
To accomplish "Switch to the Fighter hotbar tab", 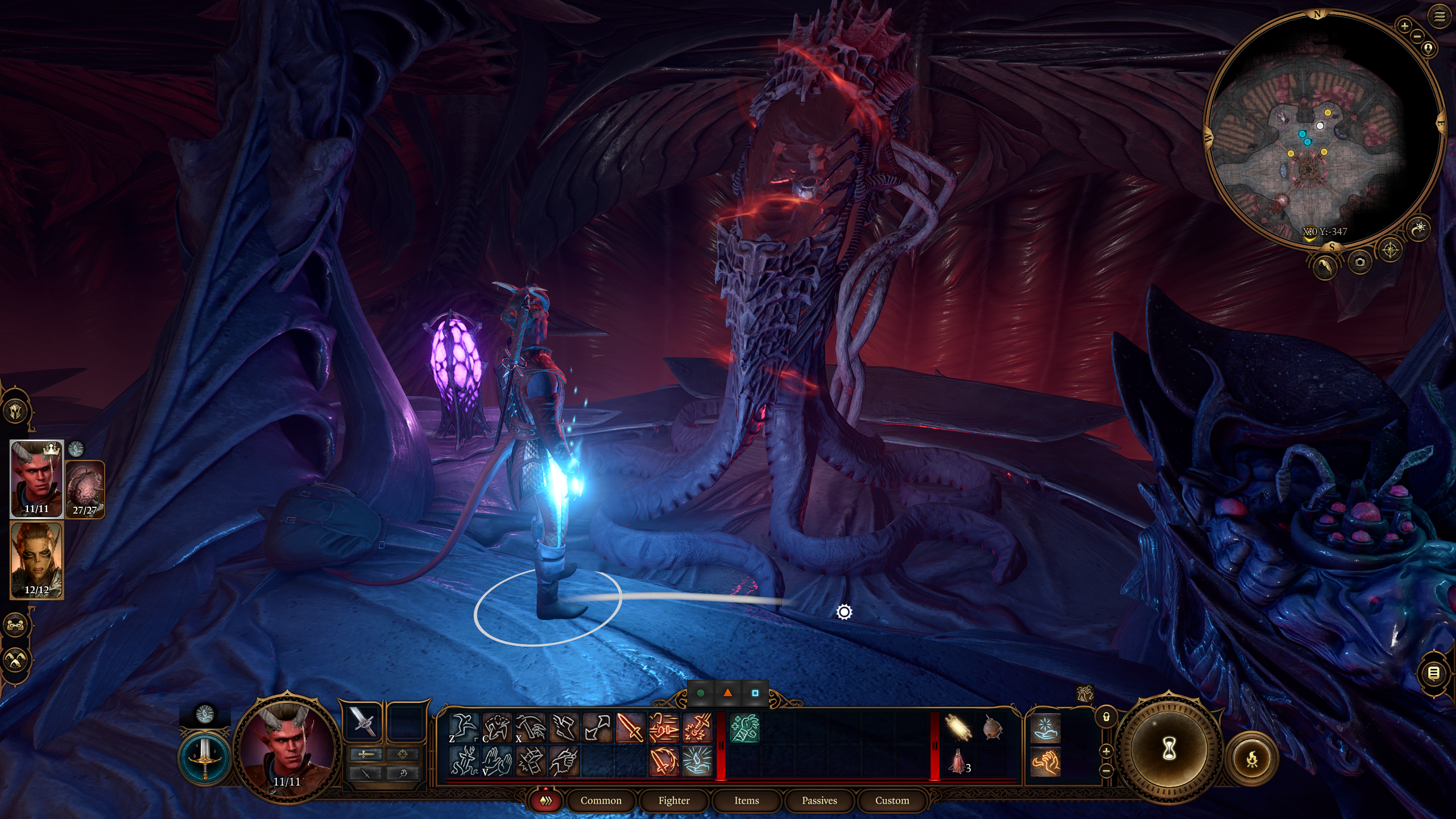I will tap(674, 800).
